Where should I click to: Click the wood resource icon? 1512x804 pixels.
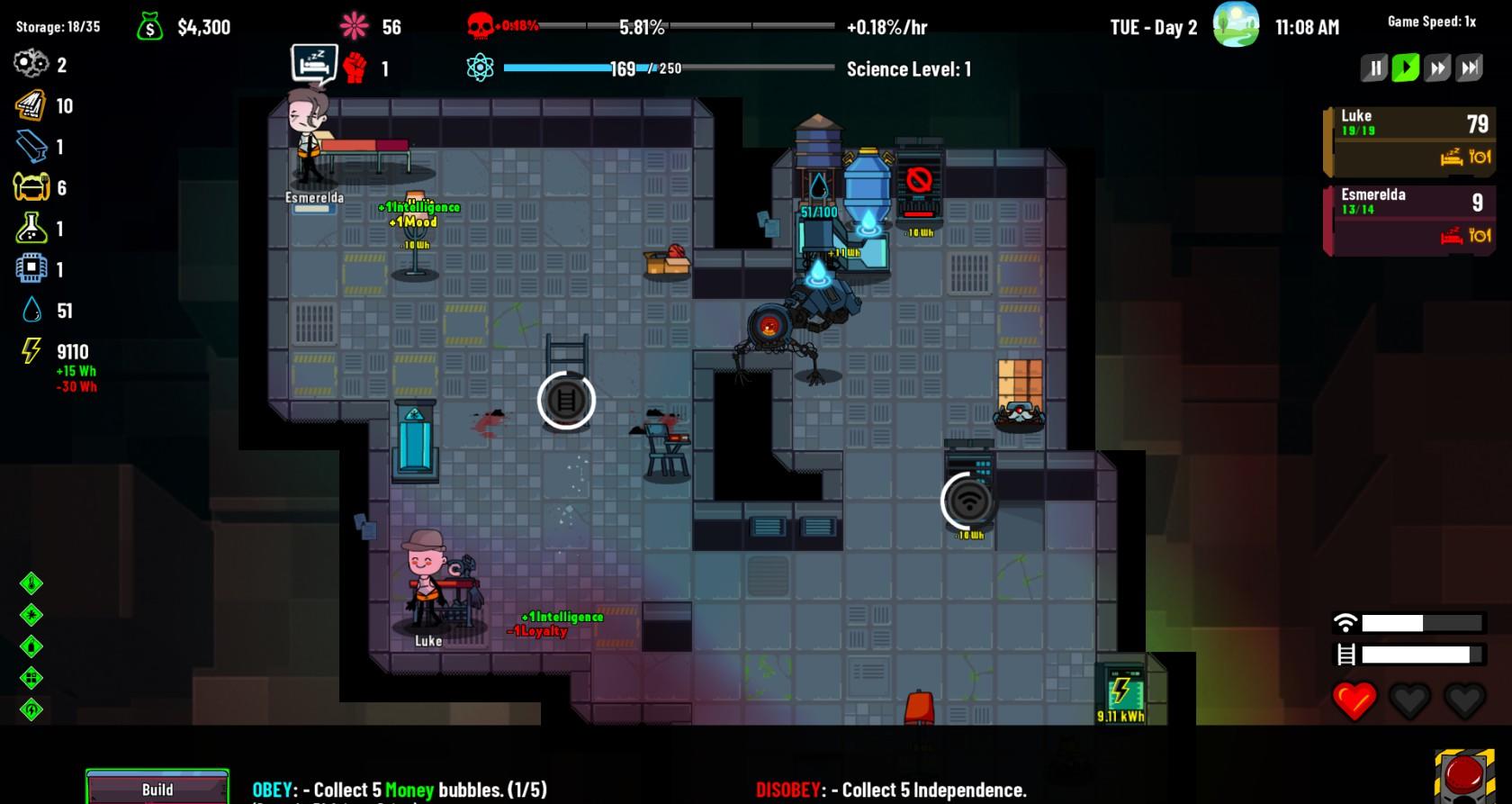pos(31,105)
